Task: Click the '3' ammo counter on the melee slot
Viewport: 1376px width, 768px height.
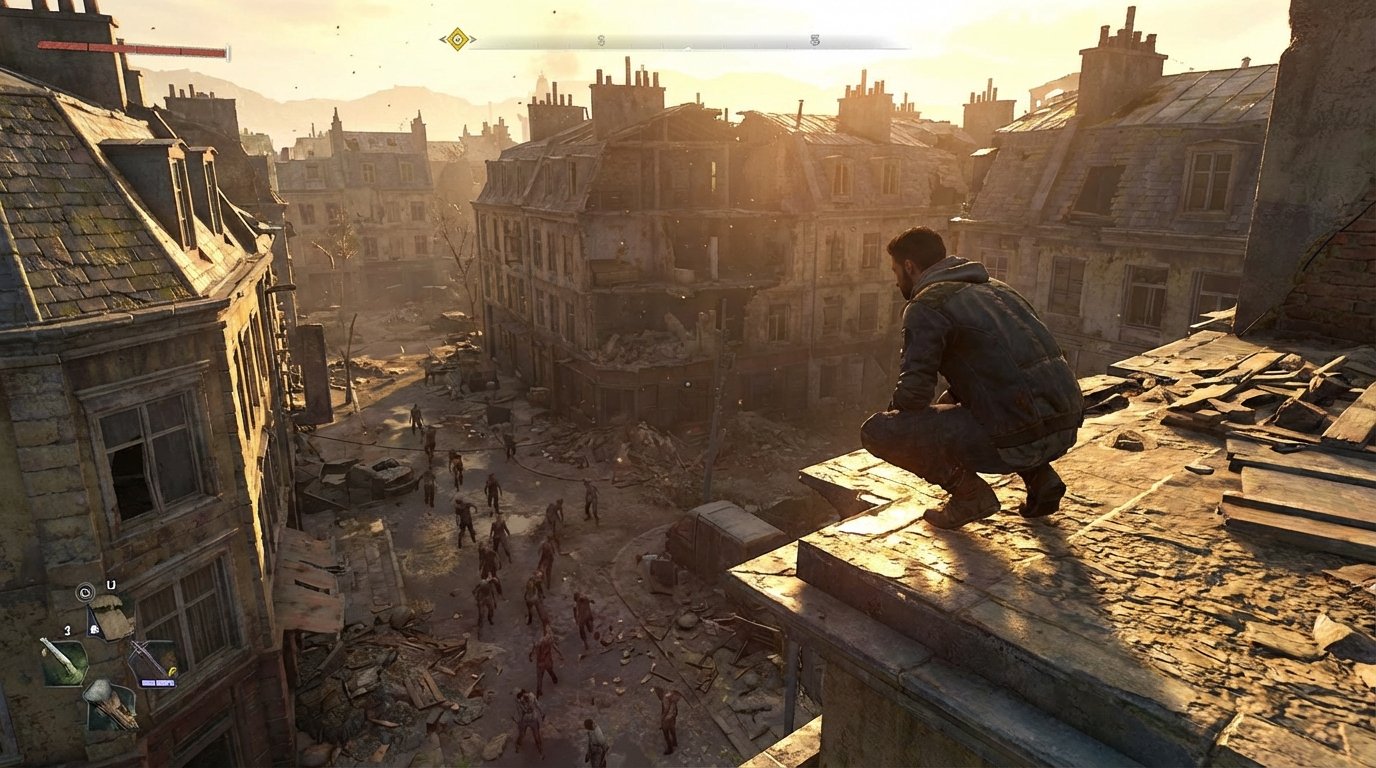Action: click(68, 630)
